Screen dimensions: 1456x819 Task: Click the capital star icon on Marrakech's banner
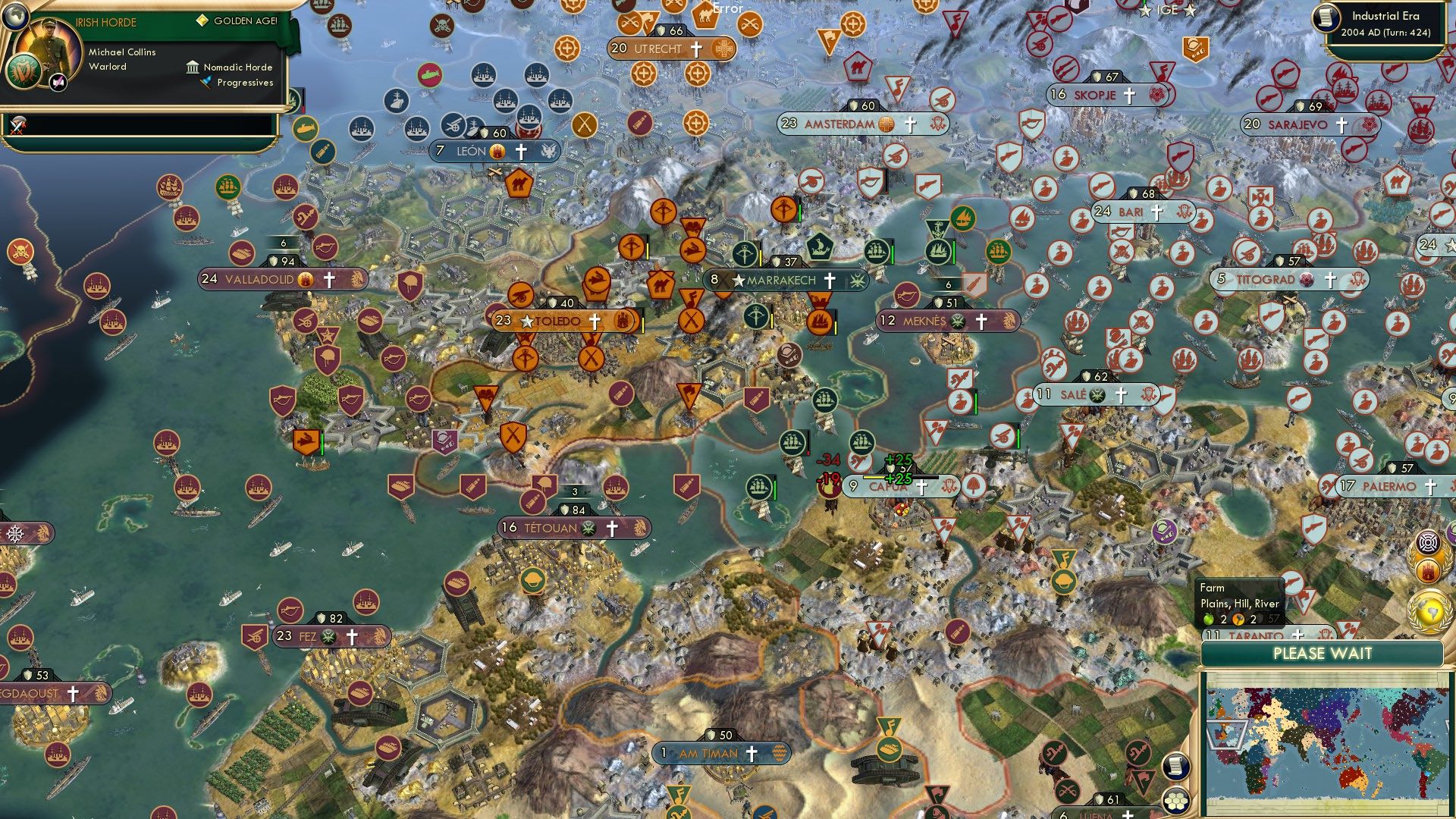(739, 281)
